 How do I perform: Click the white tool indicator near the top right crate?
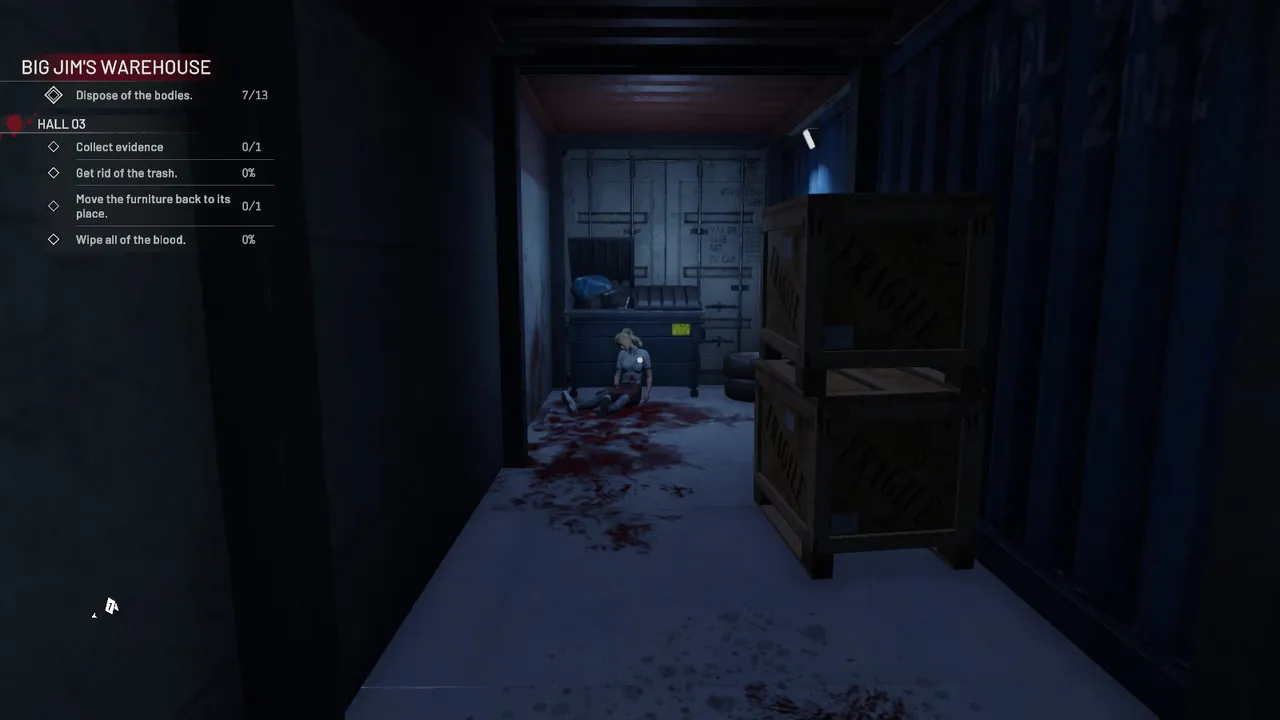click(x=810, y=140)
